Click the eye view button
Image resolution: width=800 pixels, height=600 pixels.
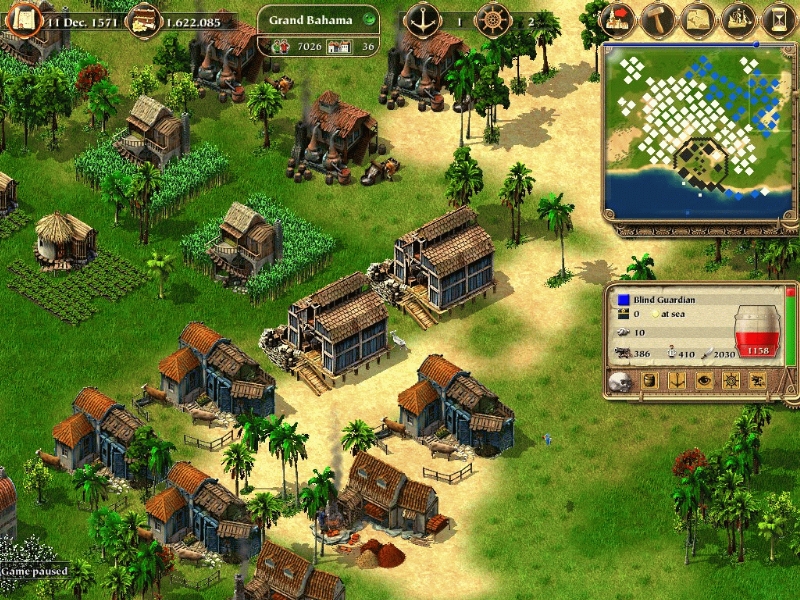pyautogui.click(x=703, y=381)
